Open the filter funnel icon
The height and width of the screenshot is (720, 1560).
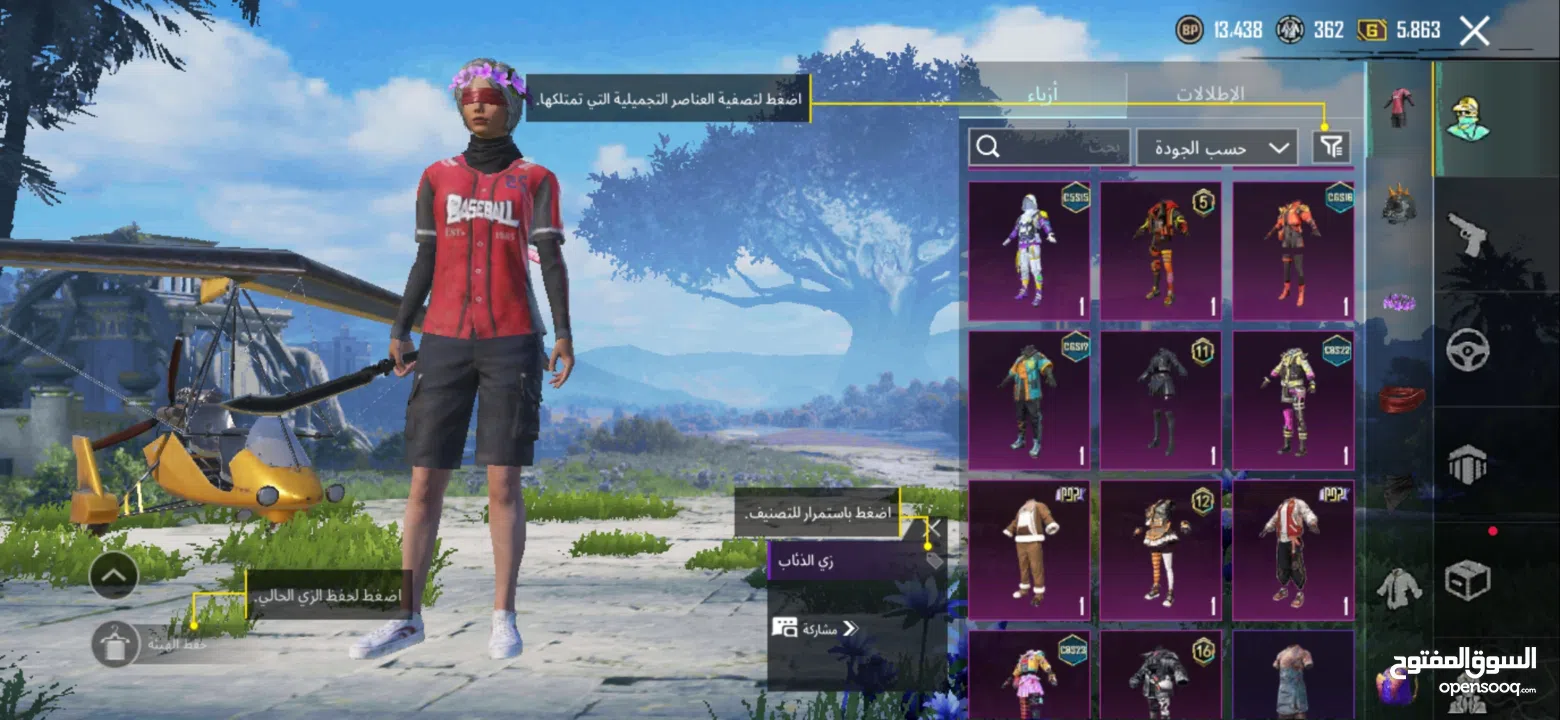click(1334, 146)
